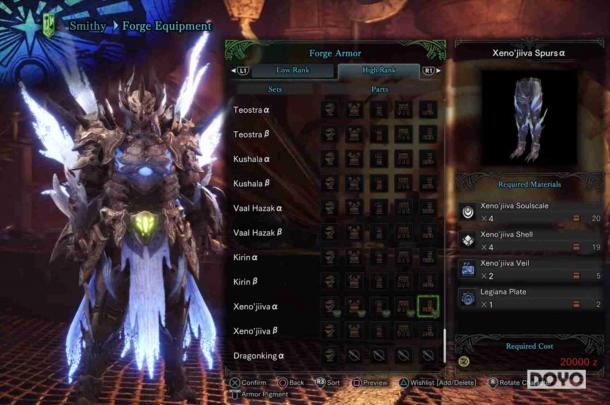Click the Xeno'jiiva Soulscale material row
The width and height of the screenshot is (610, 405).
click(530, 212)
